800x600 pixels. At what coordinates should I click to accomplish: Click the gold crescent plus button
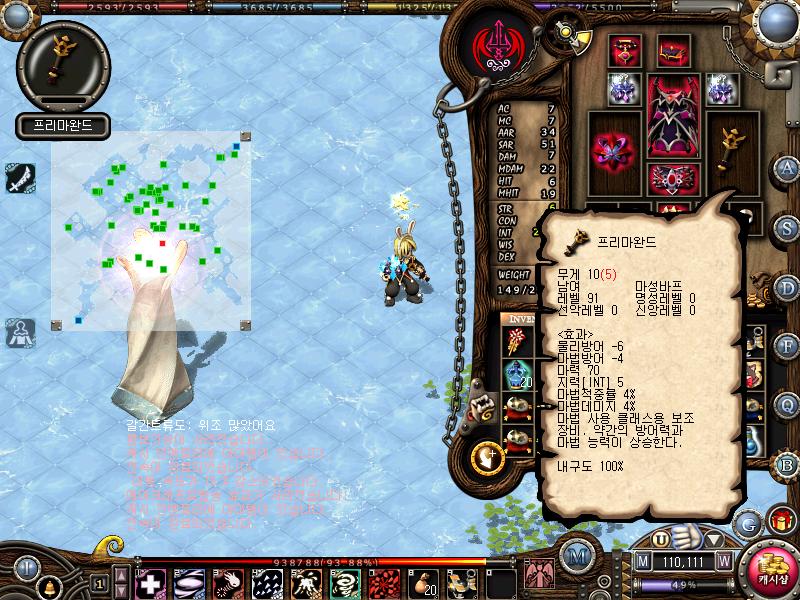pos(486,457)
